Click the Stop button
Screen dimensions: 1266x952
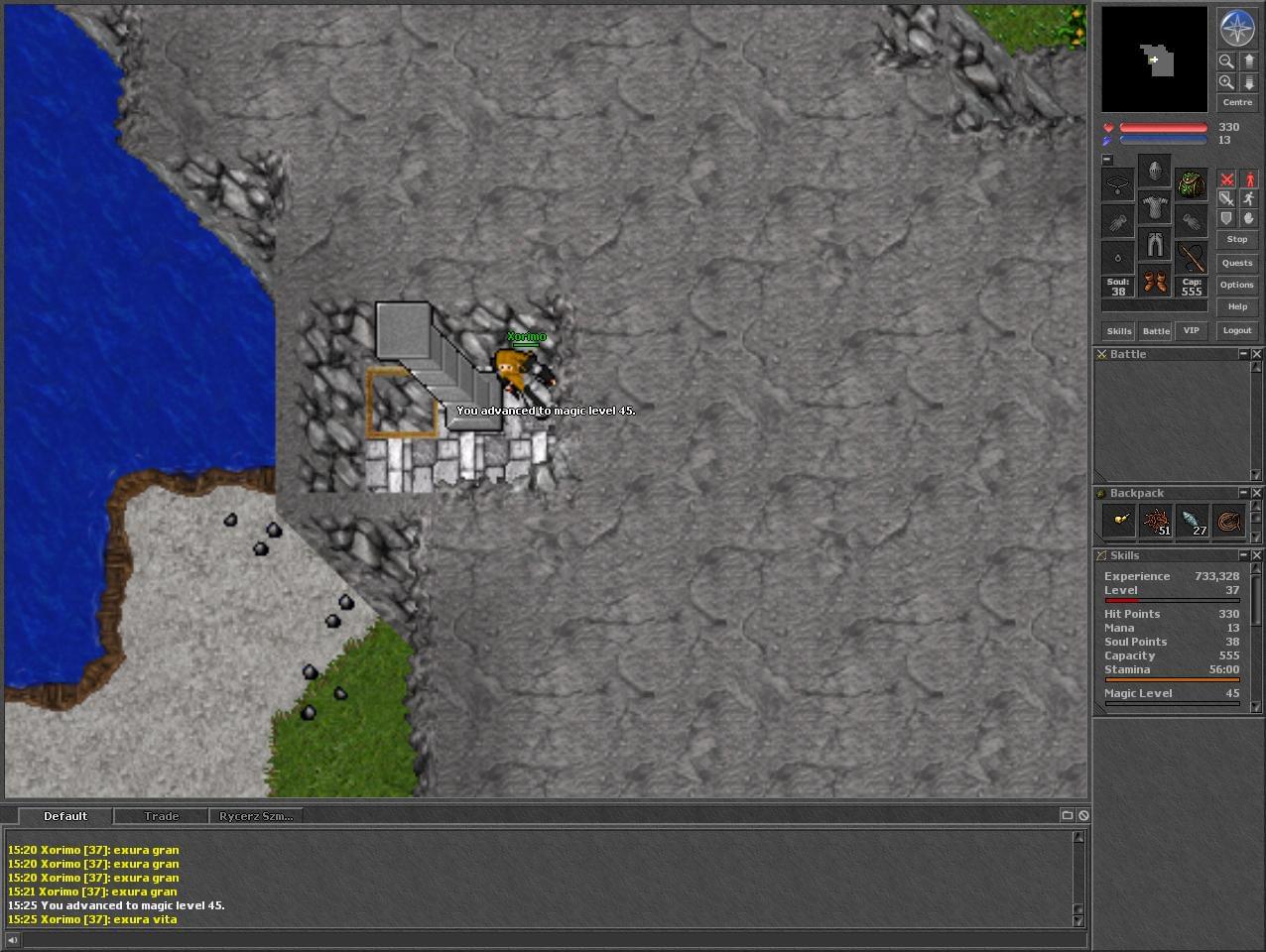1236,240
